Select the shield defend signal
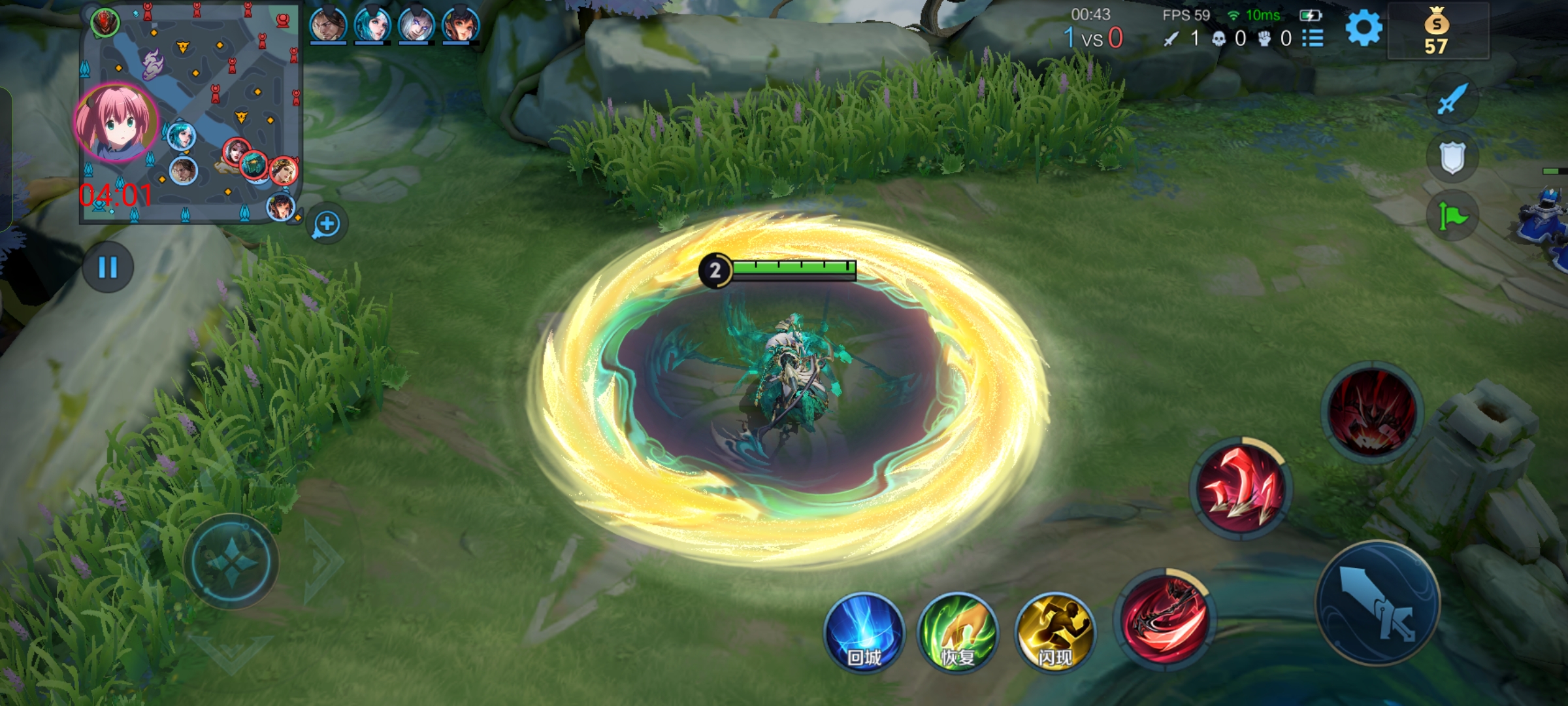Image resolution: width=1568 pixels, height=706 pixels. [1452, 158]
